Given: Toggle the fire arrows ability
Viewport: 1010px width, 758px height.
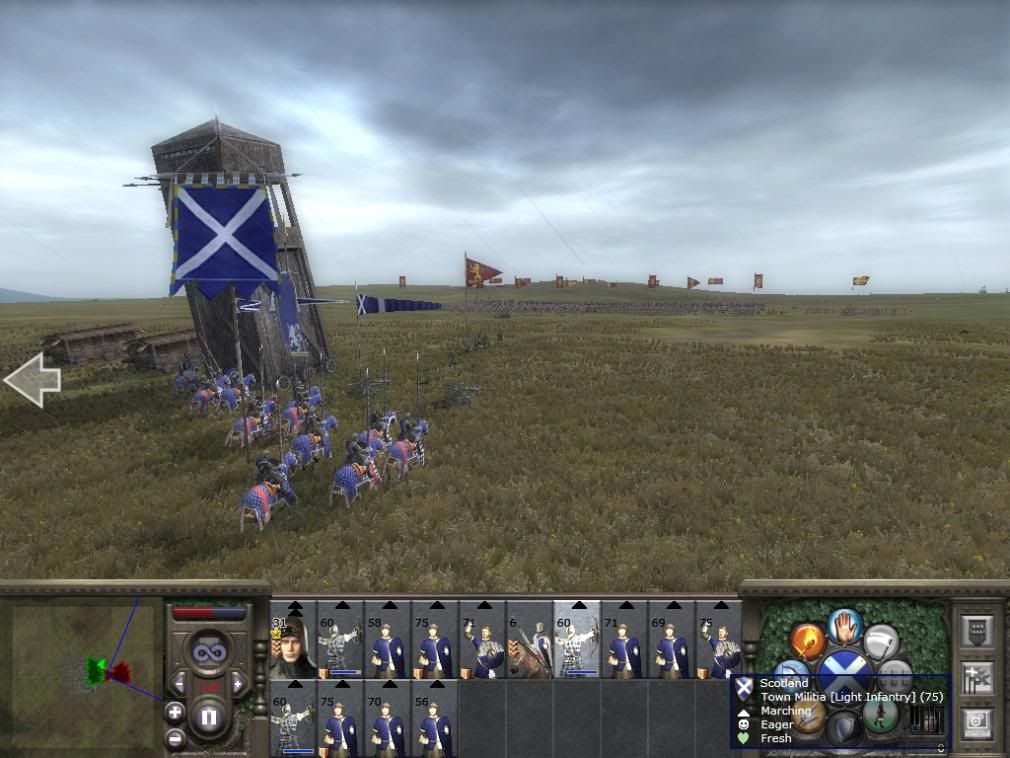Looking at the screenshot, I should pos(807,640).
